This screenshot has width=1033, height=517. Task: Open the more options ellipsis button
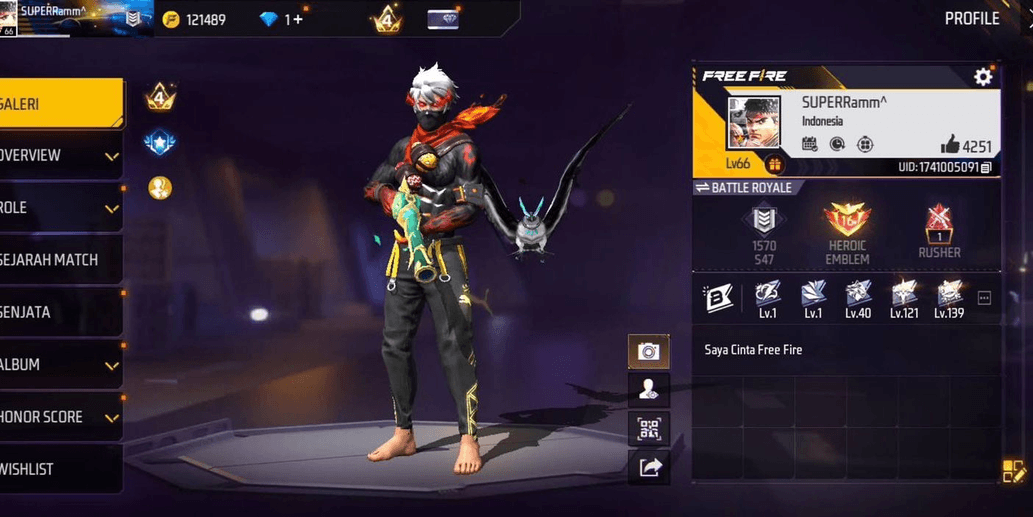point(984,298)
